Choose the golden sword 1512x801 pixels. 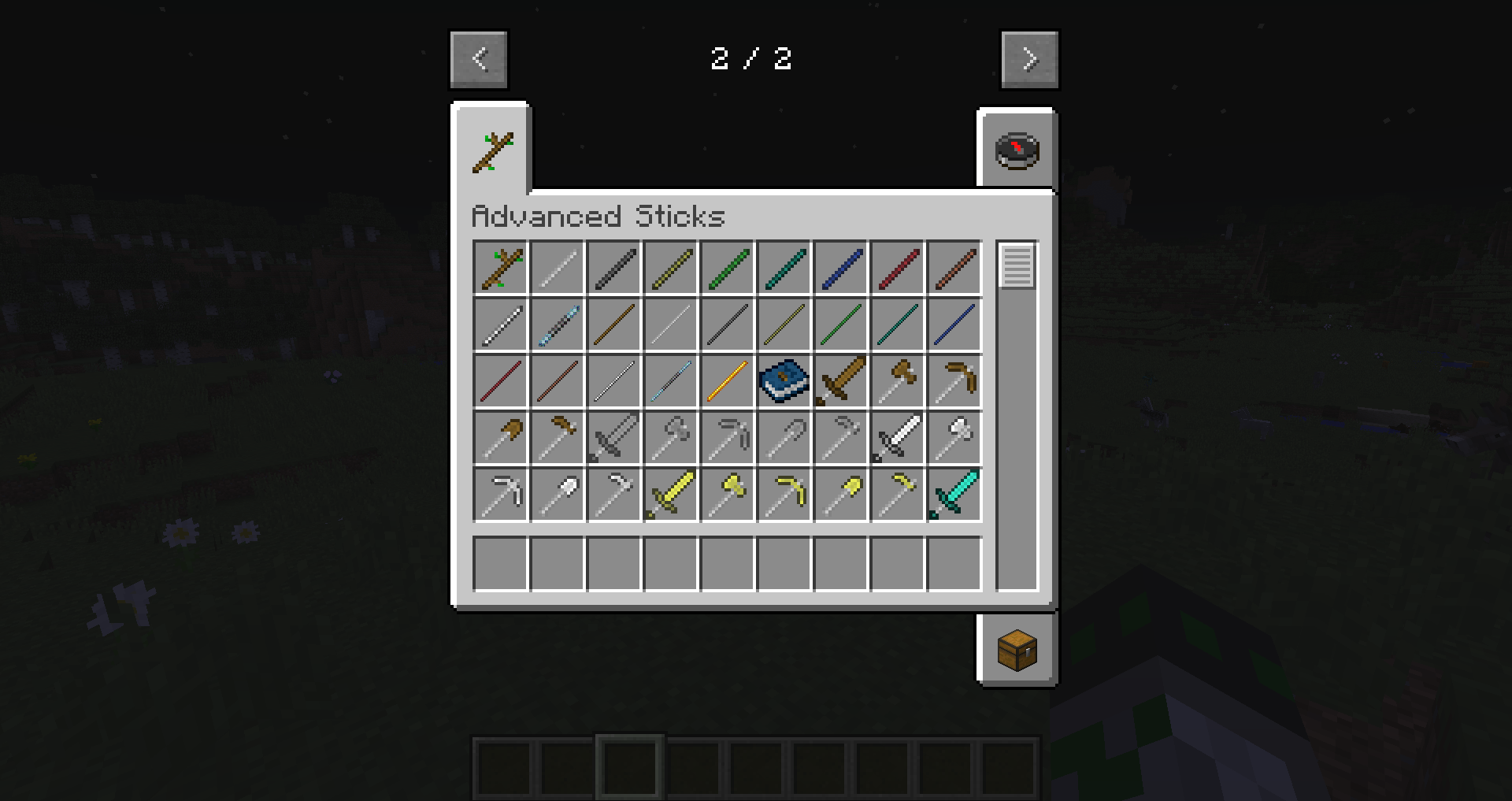[x=671, y=495]
